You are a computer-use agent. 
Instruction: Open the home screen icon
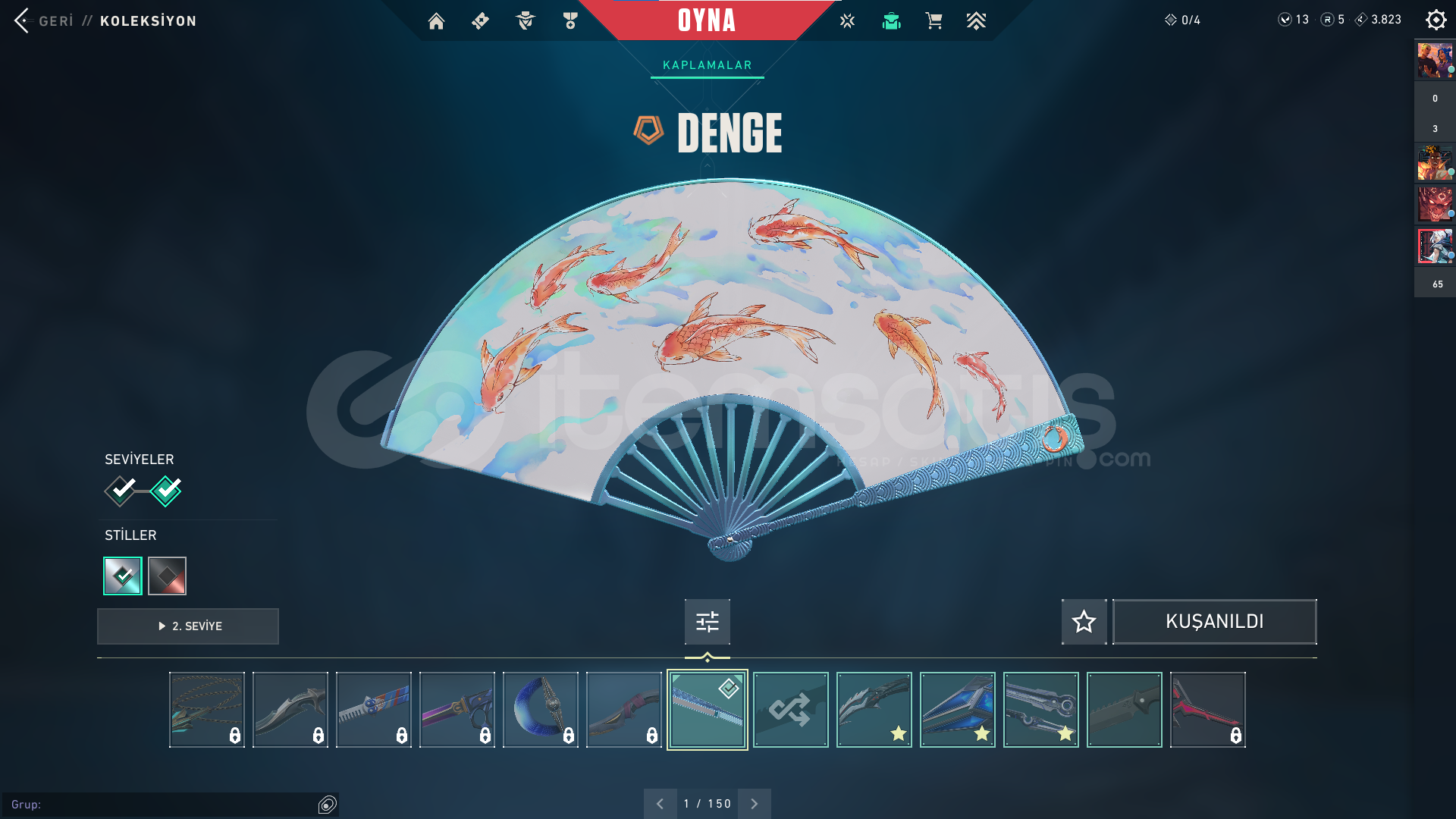click(436, 21)
